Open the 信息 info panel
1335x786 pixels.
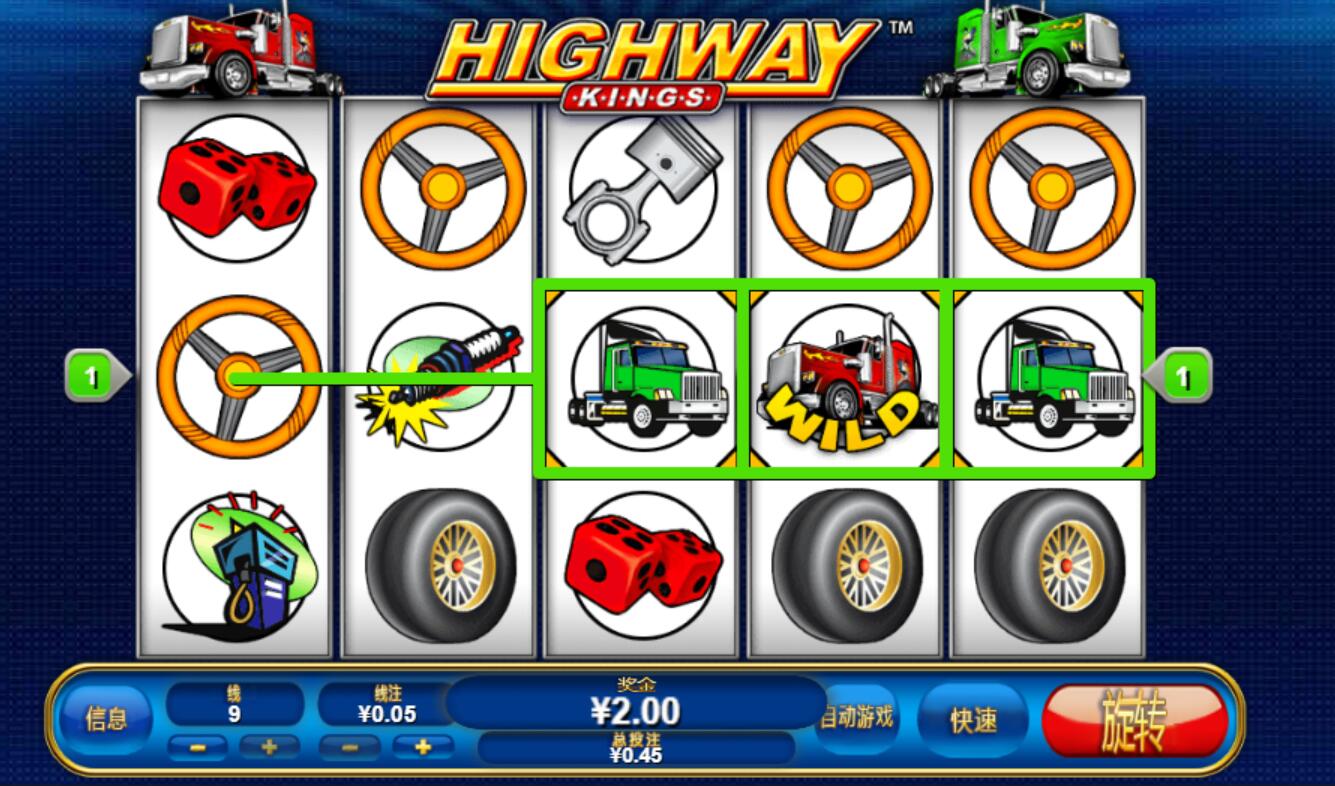click(x=106, y=719)
